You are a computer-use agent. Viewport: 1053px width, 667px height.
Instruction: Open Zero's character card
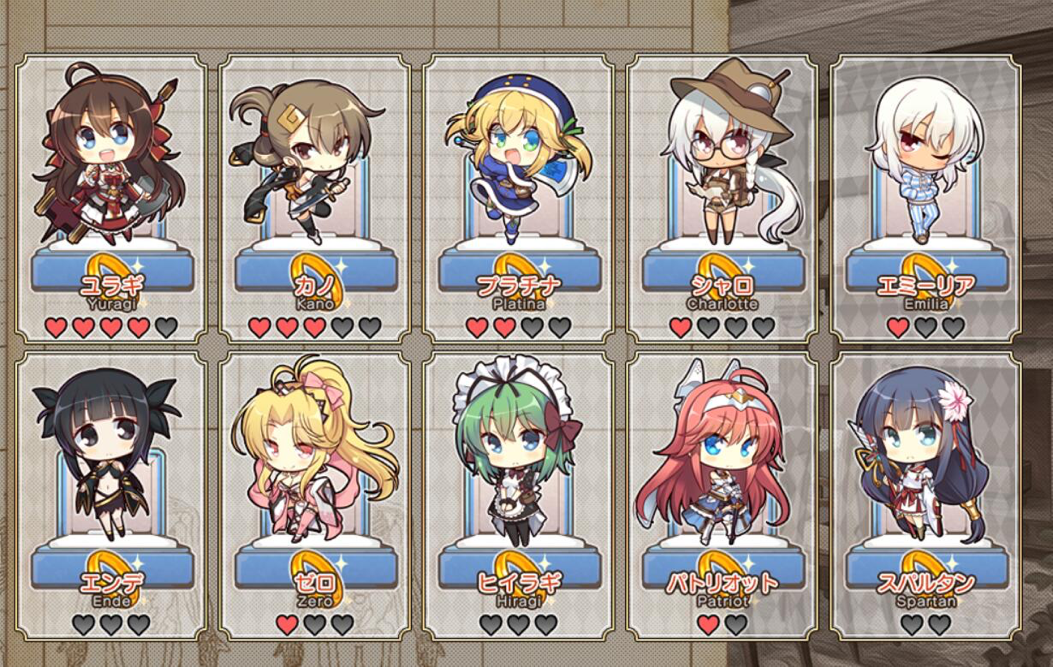click(x=314, y=495)
